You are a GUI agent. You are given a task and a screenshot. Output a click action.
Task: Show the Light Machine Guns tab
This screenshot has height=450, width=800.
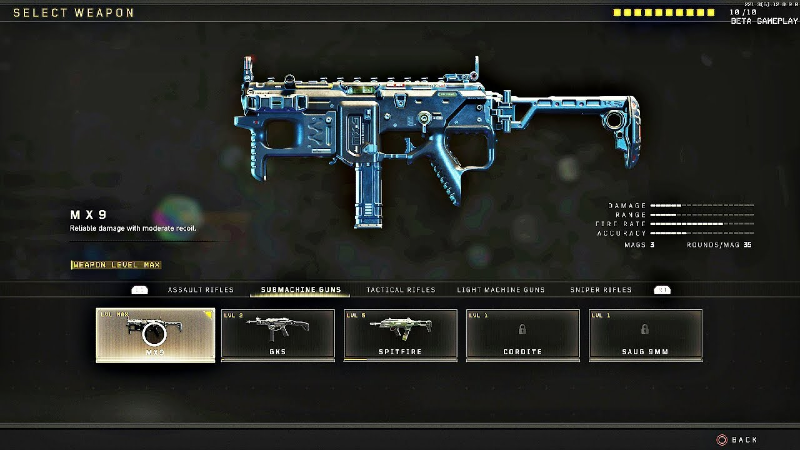tap(501, 290)
